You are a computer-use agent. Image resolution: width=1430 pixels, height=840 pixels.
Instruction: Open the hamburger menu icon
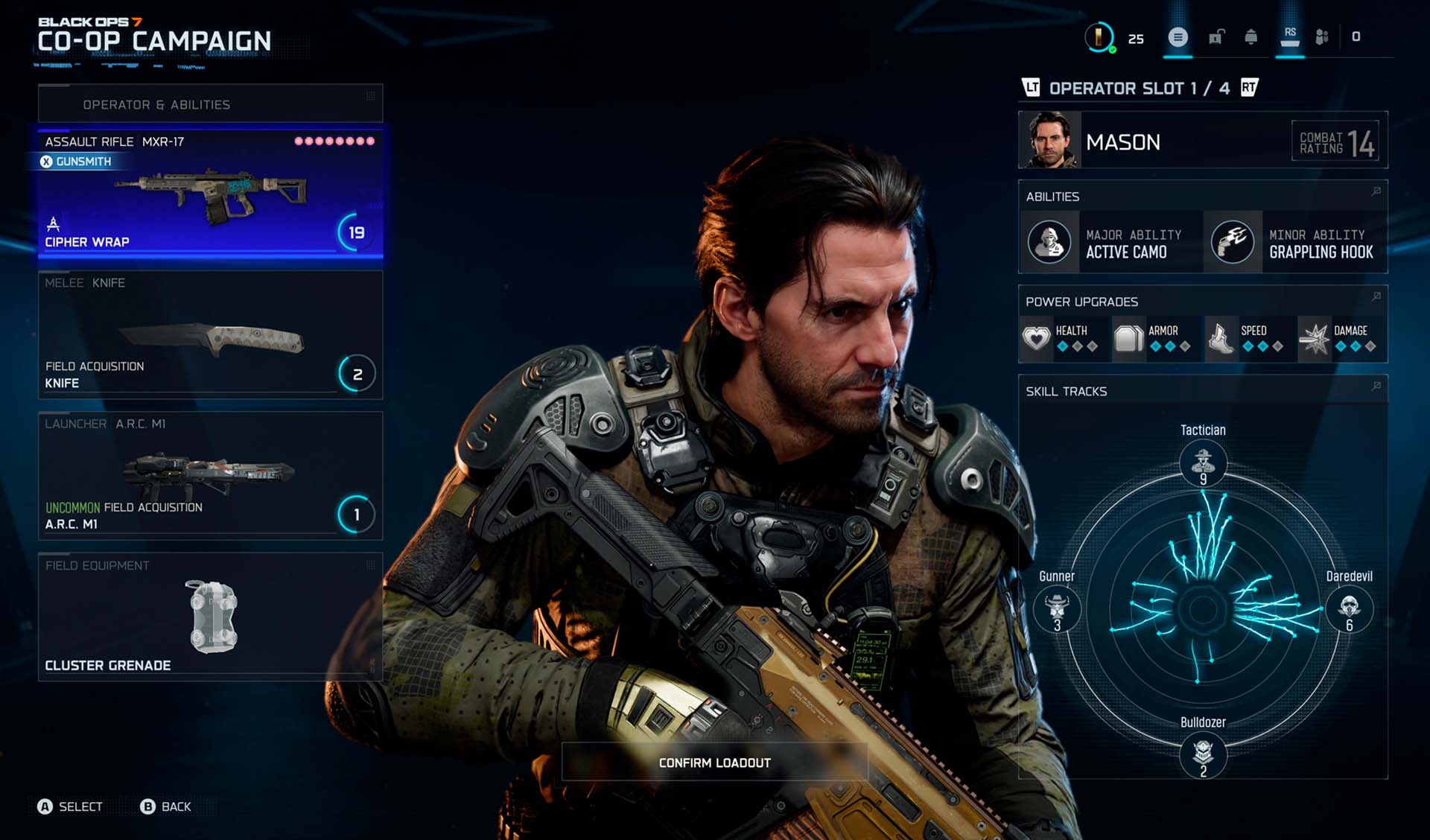click(1178, 37)
